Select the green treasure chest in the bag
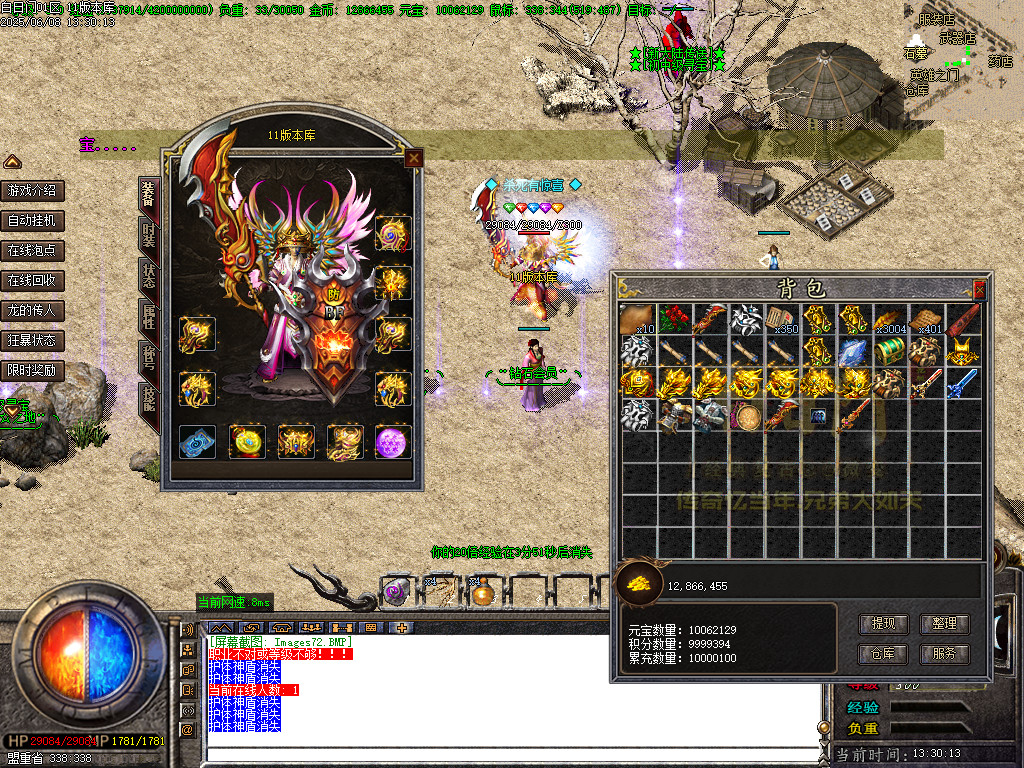 (889, 351)
